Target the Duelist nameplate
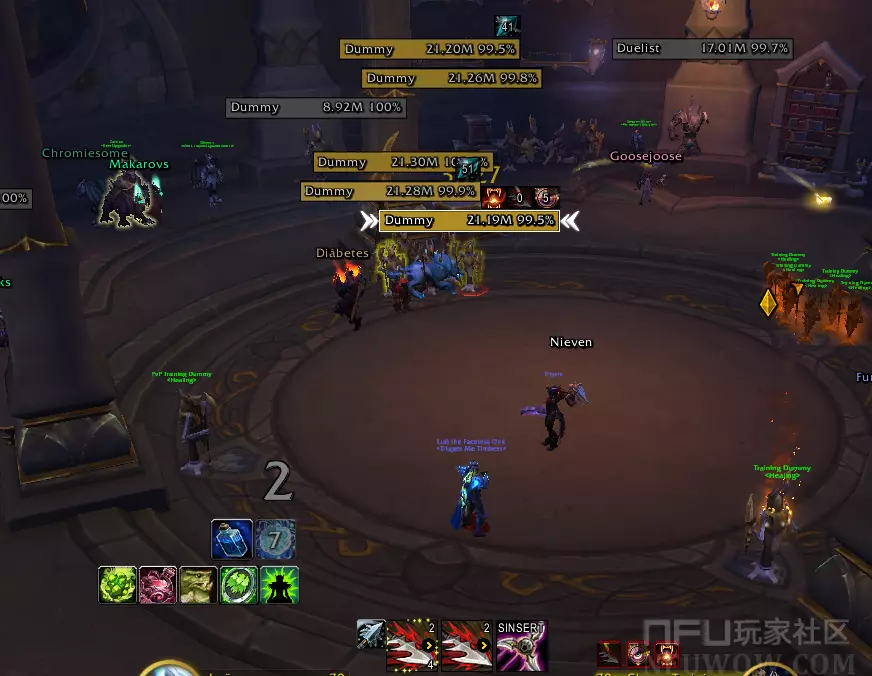Screen dimensions: 872x676 pos(702,48)
